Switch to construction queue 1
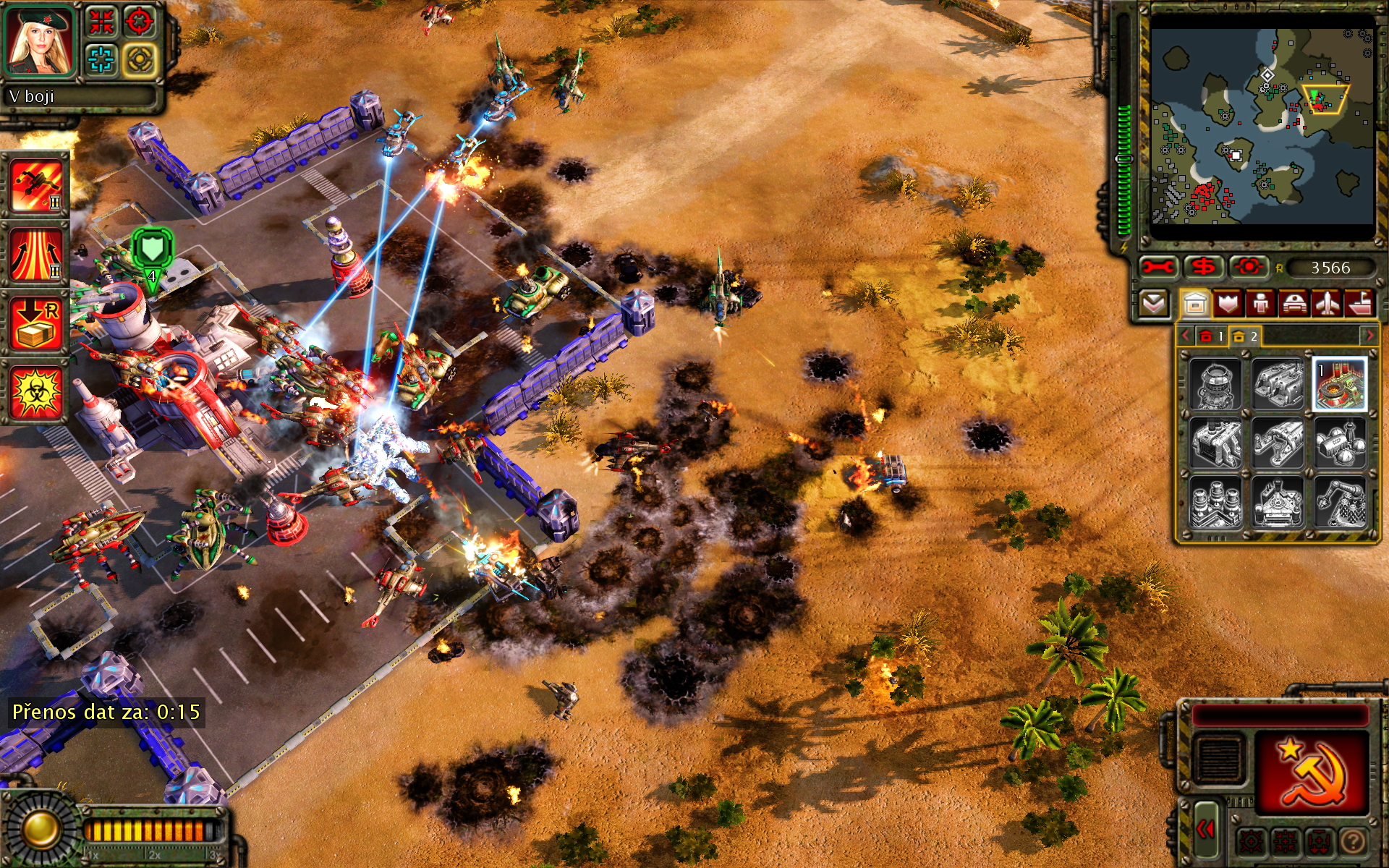This screenshot has height=868, width=1389. [1211, 336]
